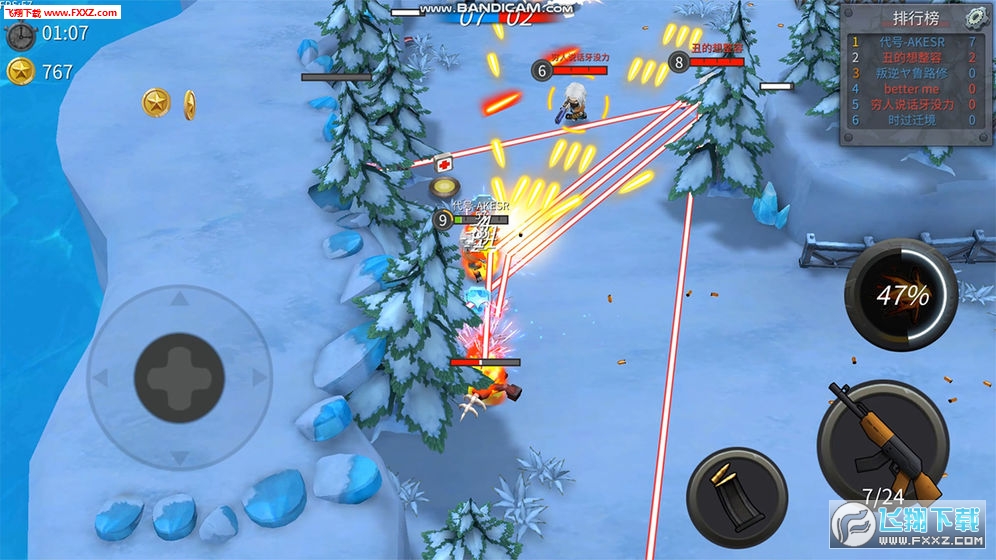The image size is (996, 560).
Task: Click the 排行榜 leaderboard title
Action: tap(914, 18)
